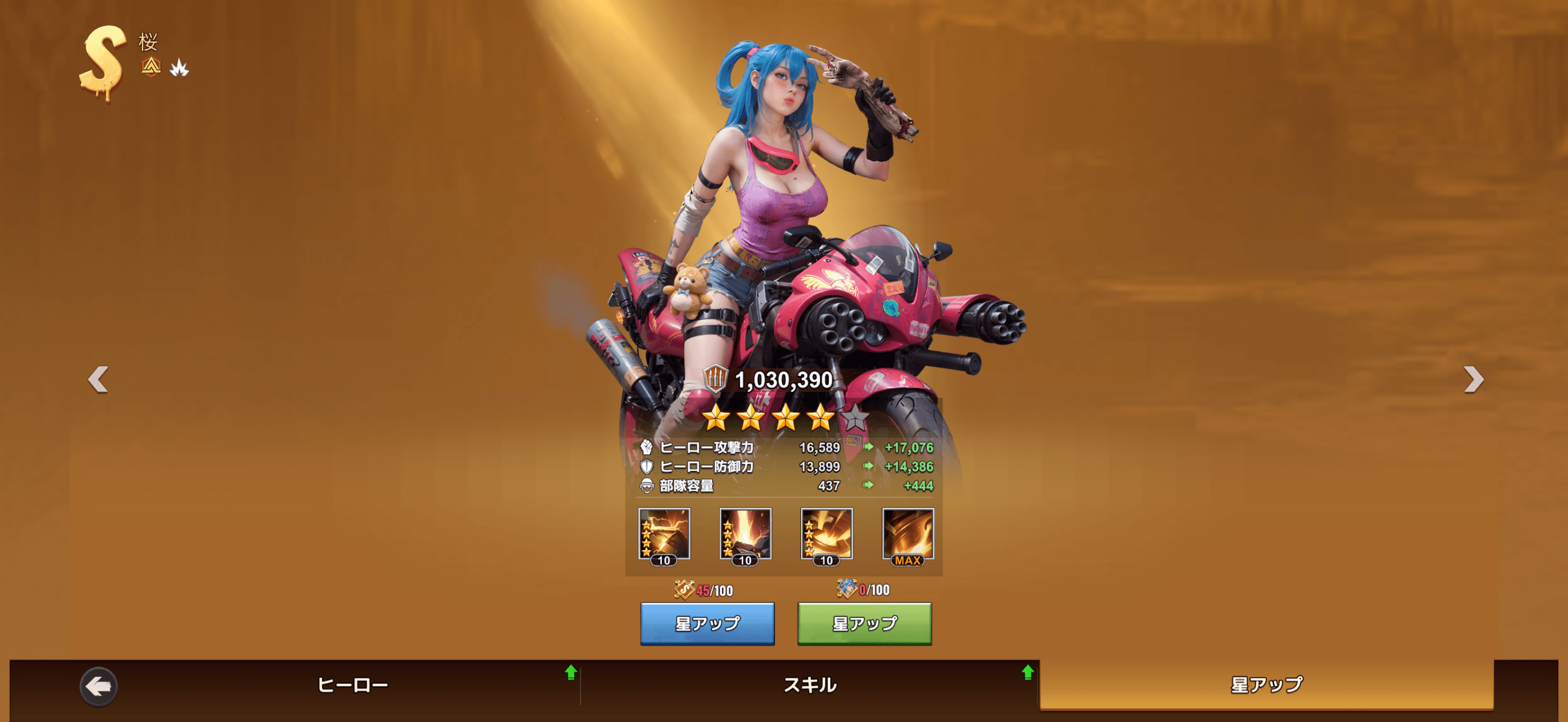Click the blue 星アップ button

[x=707, y=623]
